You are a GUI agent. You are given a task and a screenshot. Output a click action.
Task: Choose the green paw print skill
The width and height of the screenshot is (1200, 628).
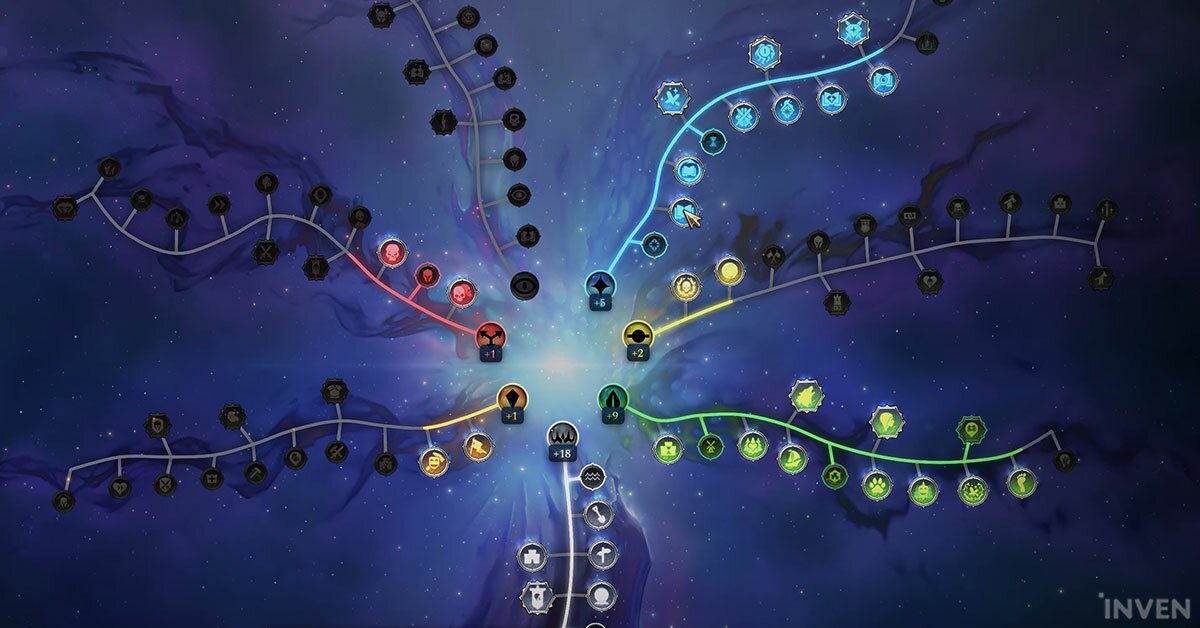(x=877, y=486)
